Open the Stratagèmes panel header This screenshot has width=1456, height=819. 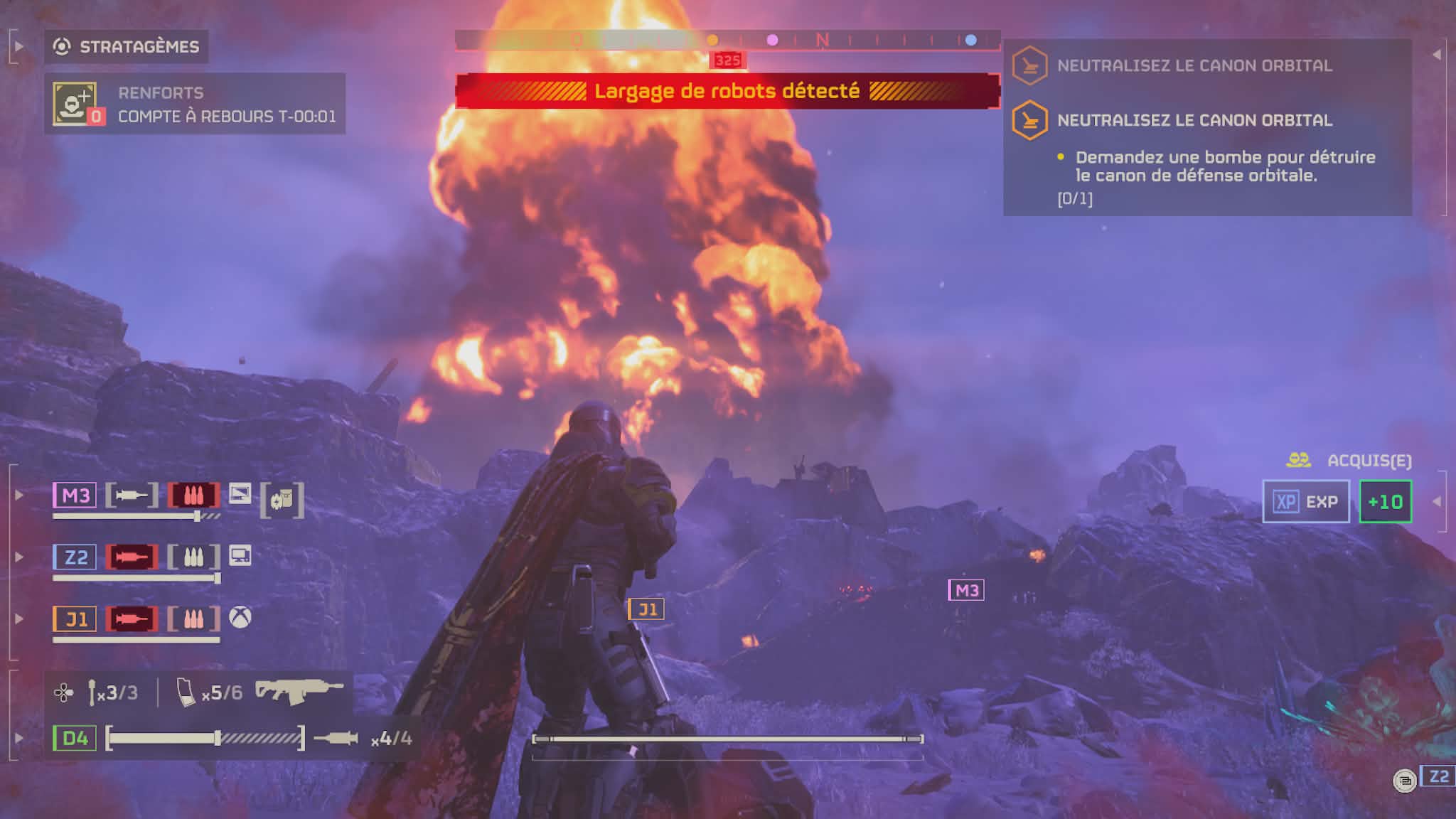127,47
